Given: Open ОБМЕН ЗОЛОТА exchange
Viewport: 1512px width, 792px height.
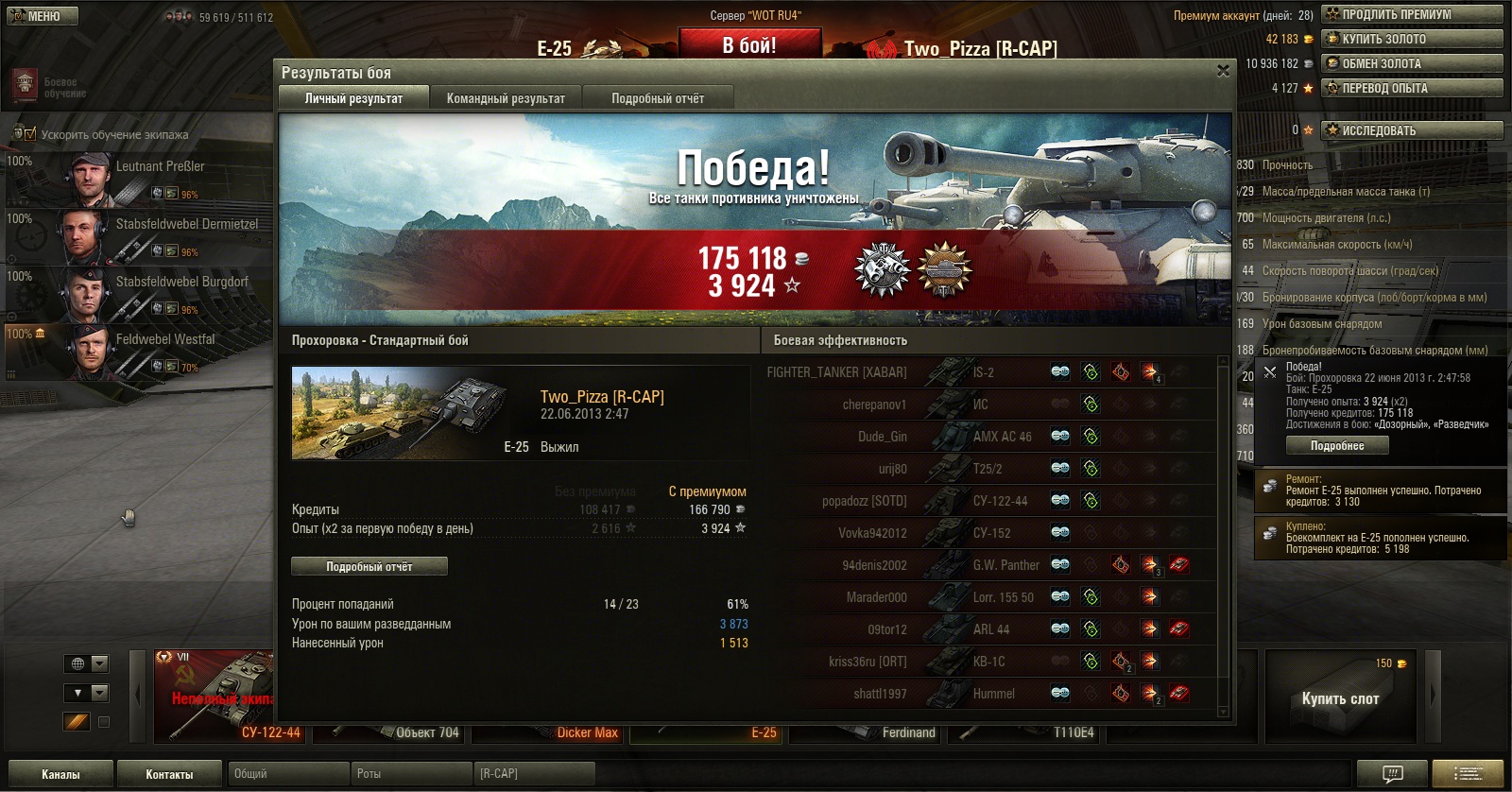Looking at the screenshot, I should pos(1412,63).
